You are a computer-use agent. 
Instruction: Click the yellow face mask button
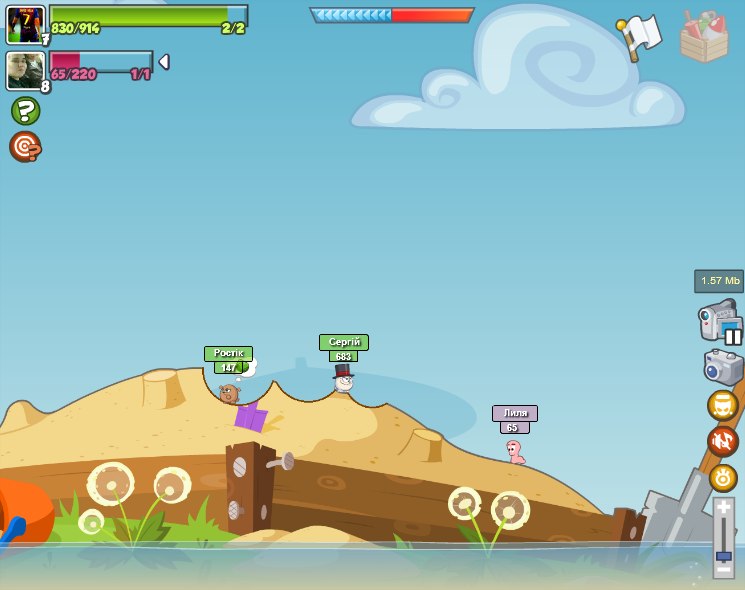pos(723,406)
